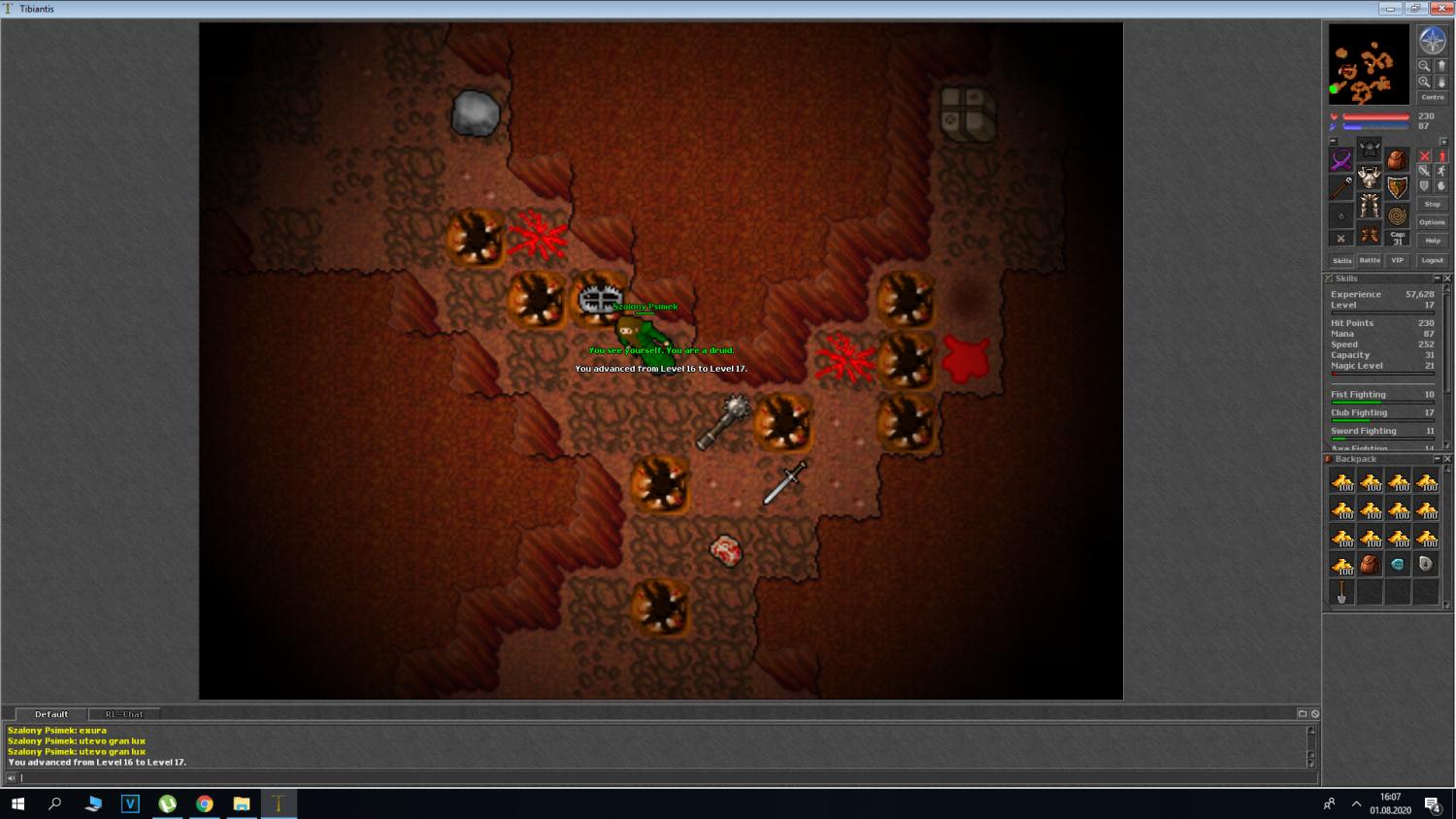Open the Skills window button

[1341, 260]
